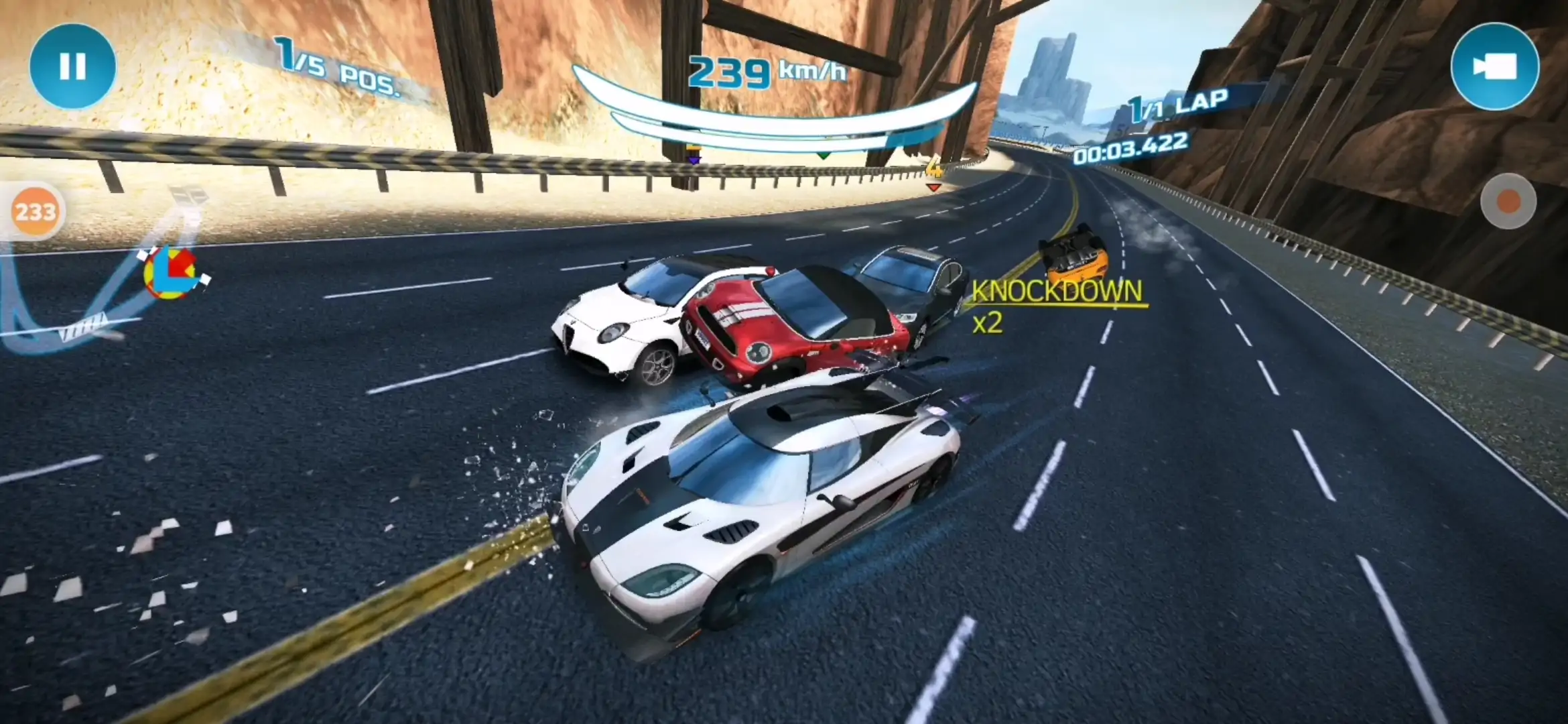Tap the orange 233 bubble

[x=36, y=213]
